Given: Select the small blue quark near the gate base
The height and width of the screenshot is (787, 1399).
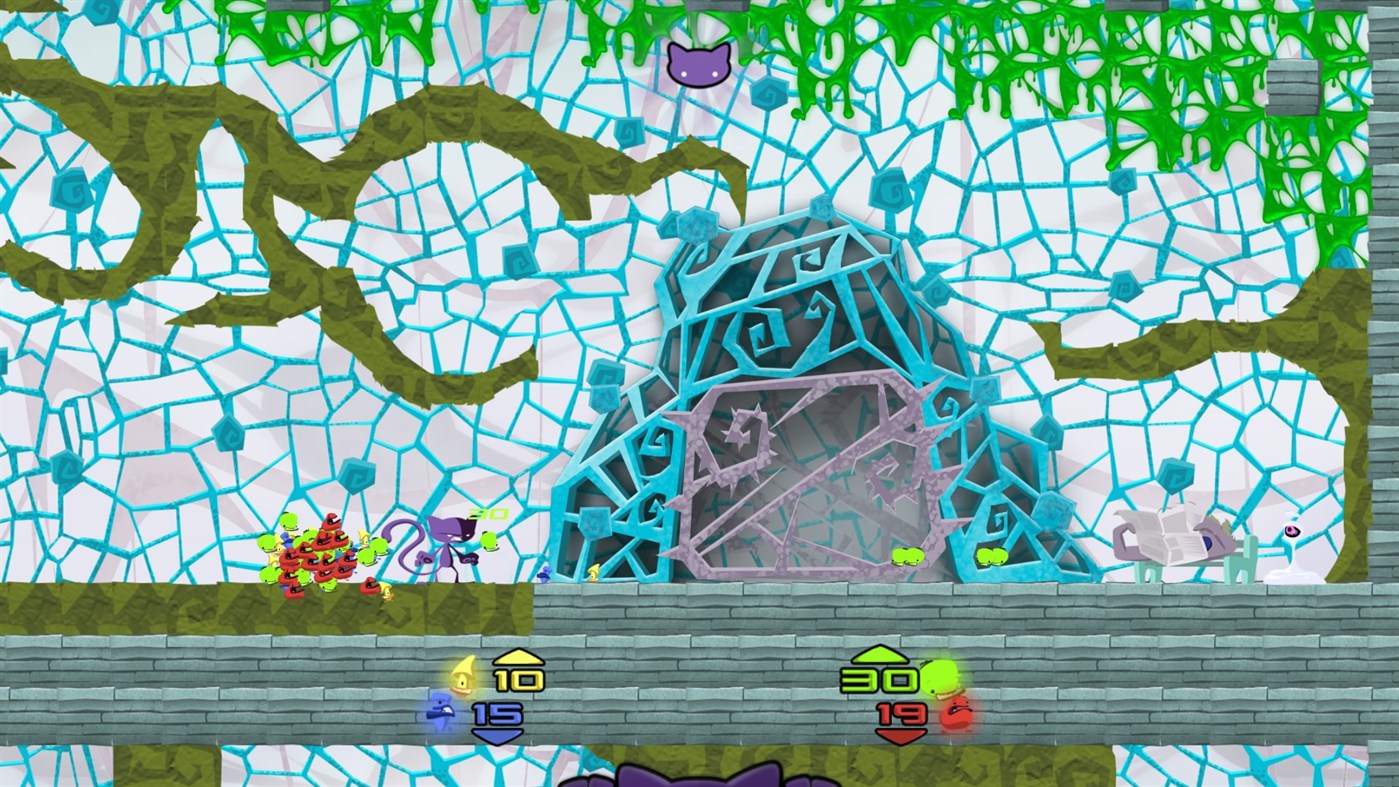Looking at the screenshot, I should coord(545,573).
